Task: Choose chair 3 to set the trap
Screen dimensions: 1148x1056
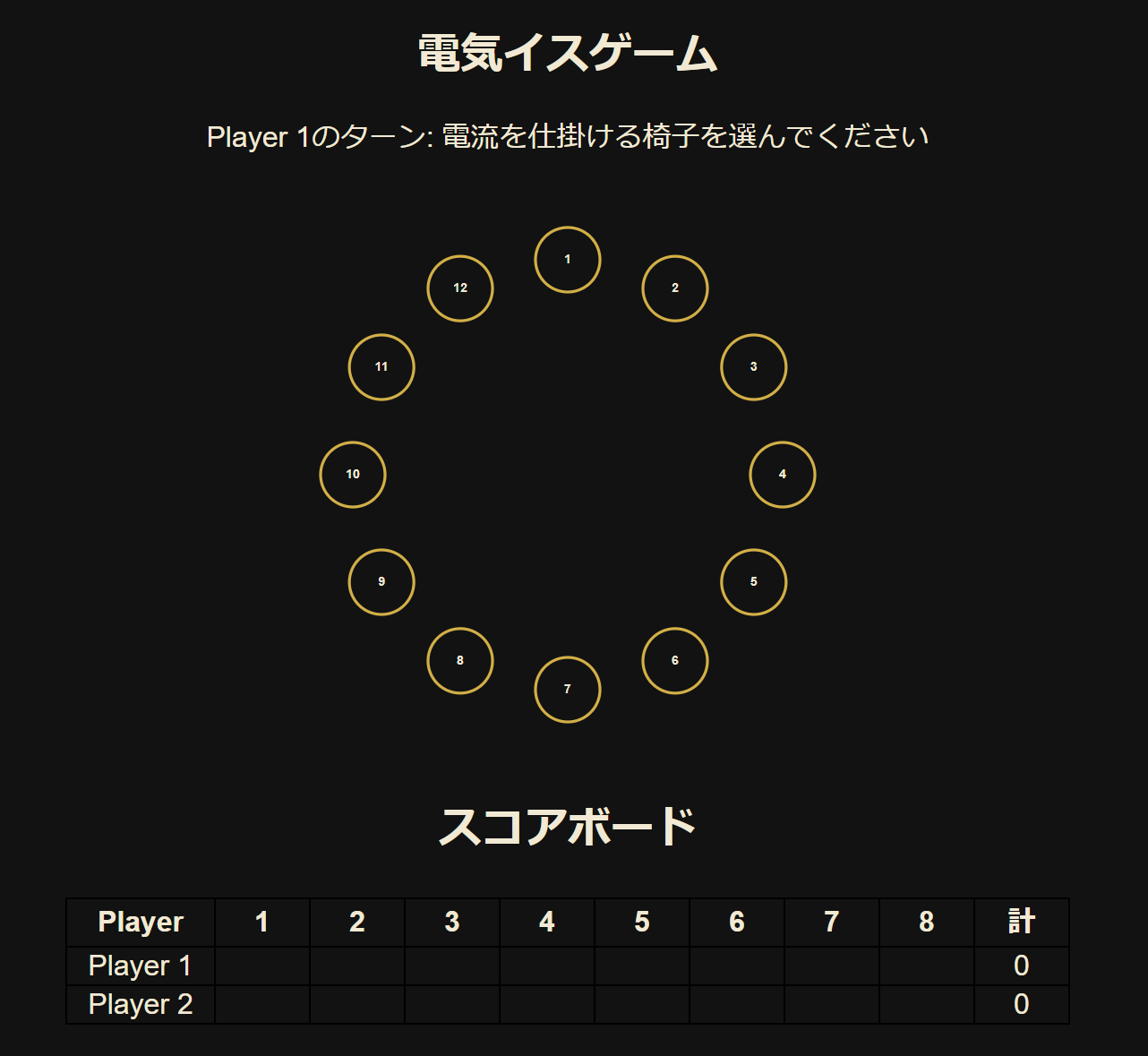Action: click(753, 366)
